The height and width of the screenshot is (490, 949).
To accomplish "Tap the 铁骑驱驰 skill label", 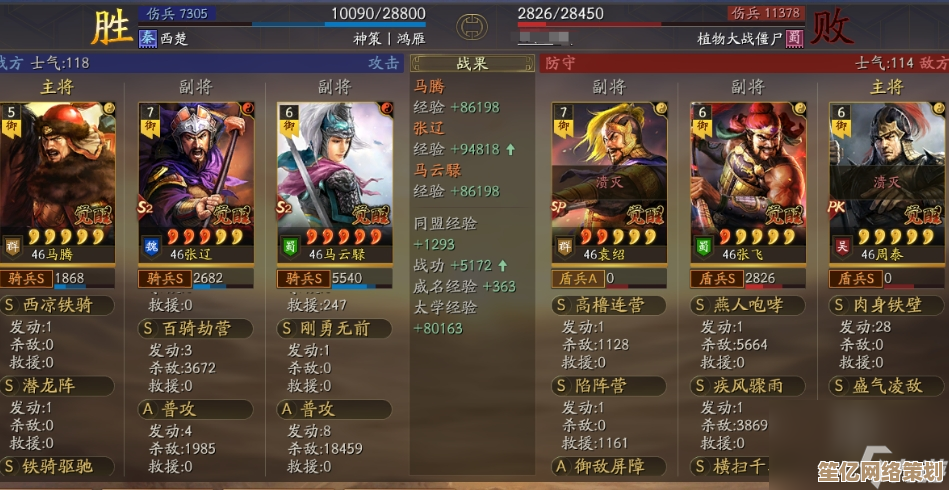I will (58, 465).
